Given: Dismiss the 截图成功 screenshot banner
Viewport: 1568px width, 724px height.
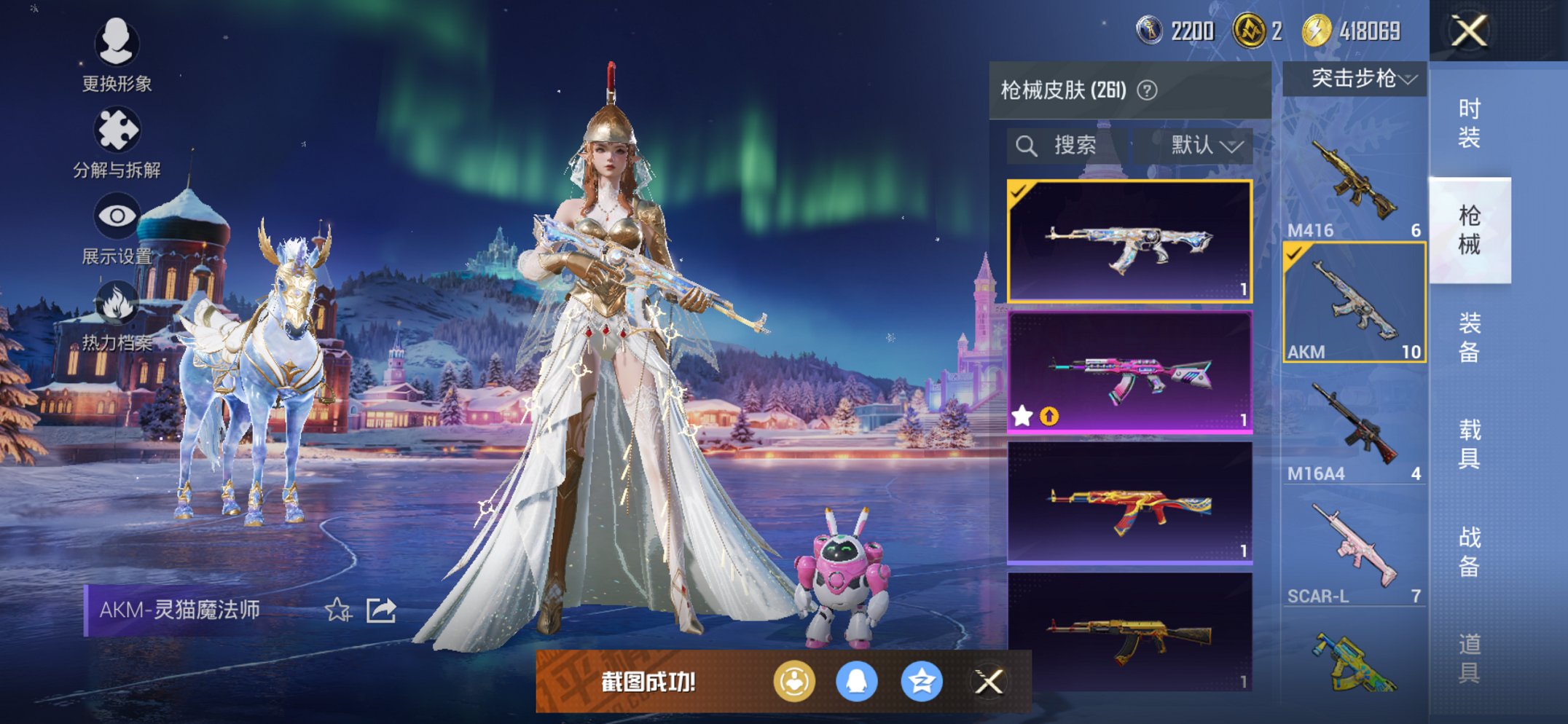Looking at the screenshot, I should pyautogui.click(x=989, y=682).
